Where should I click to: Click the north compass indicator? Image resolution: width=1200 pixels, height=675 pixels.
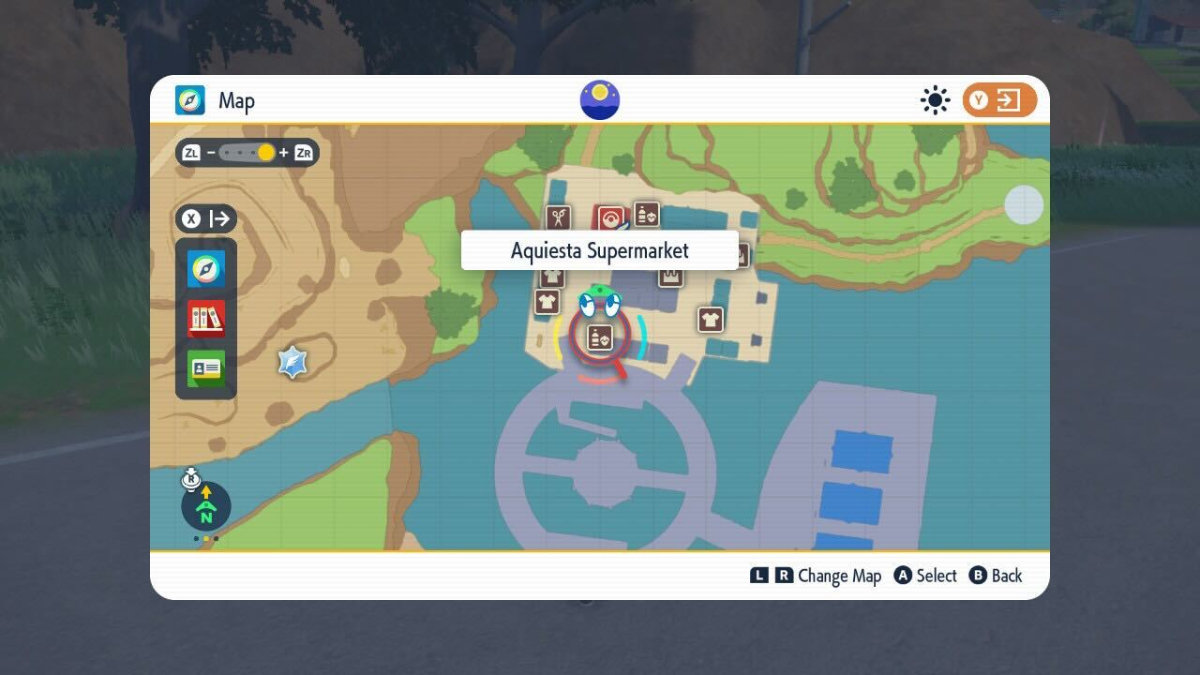coord(206,506)
